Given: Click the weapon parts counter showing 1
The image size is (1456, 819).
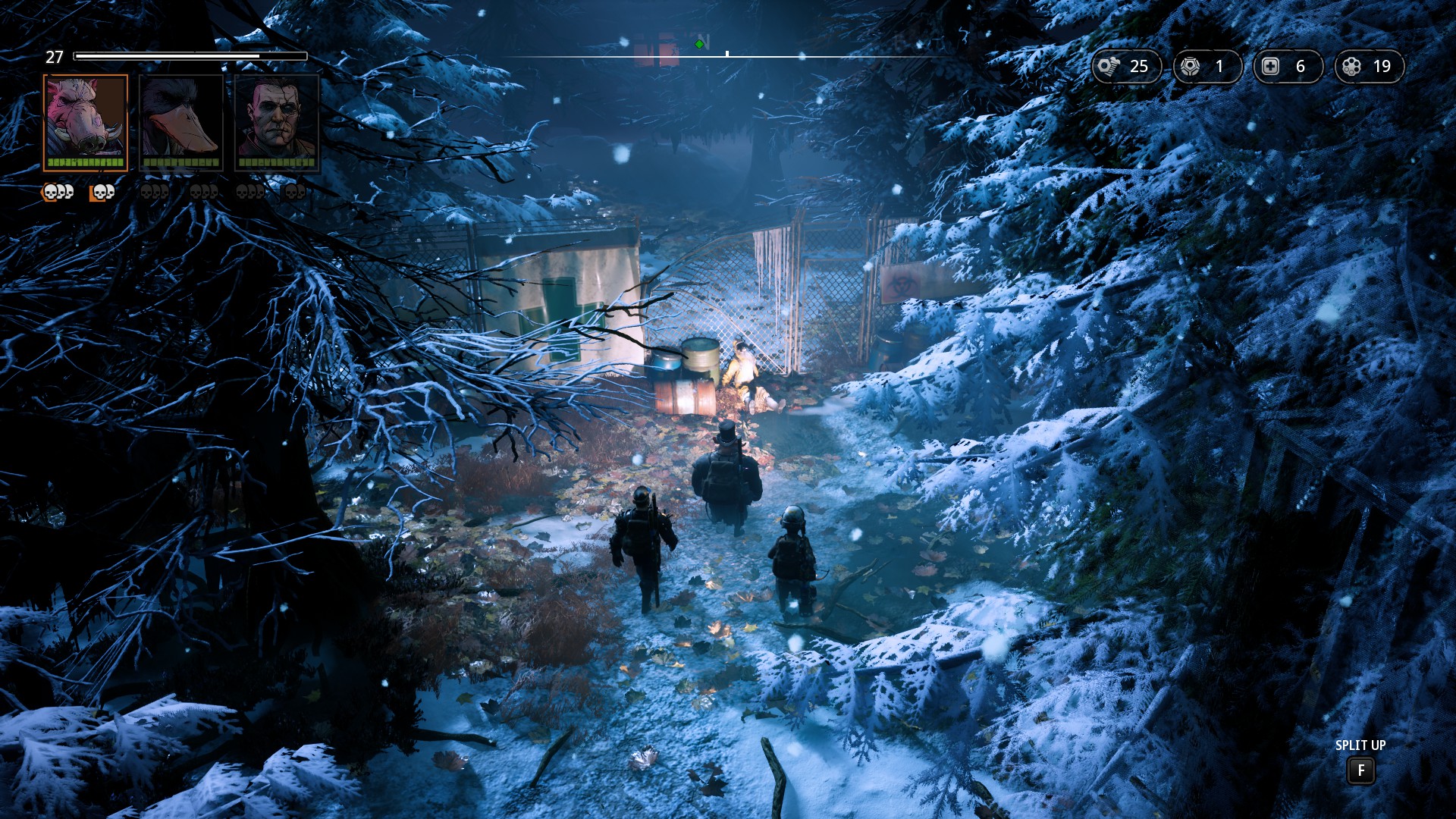Looking at the screenshot, I should (1207, 67).
